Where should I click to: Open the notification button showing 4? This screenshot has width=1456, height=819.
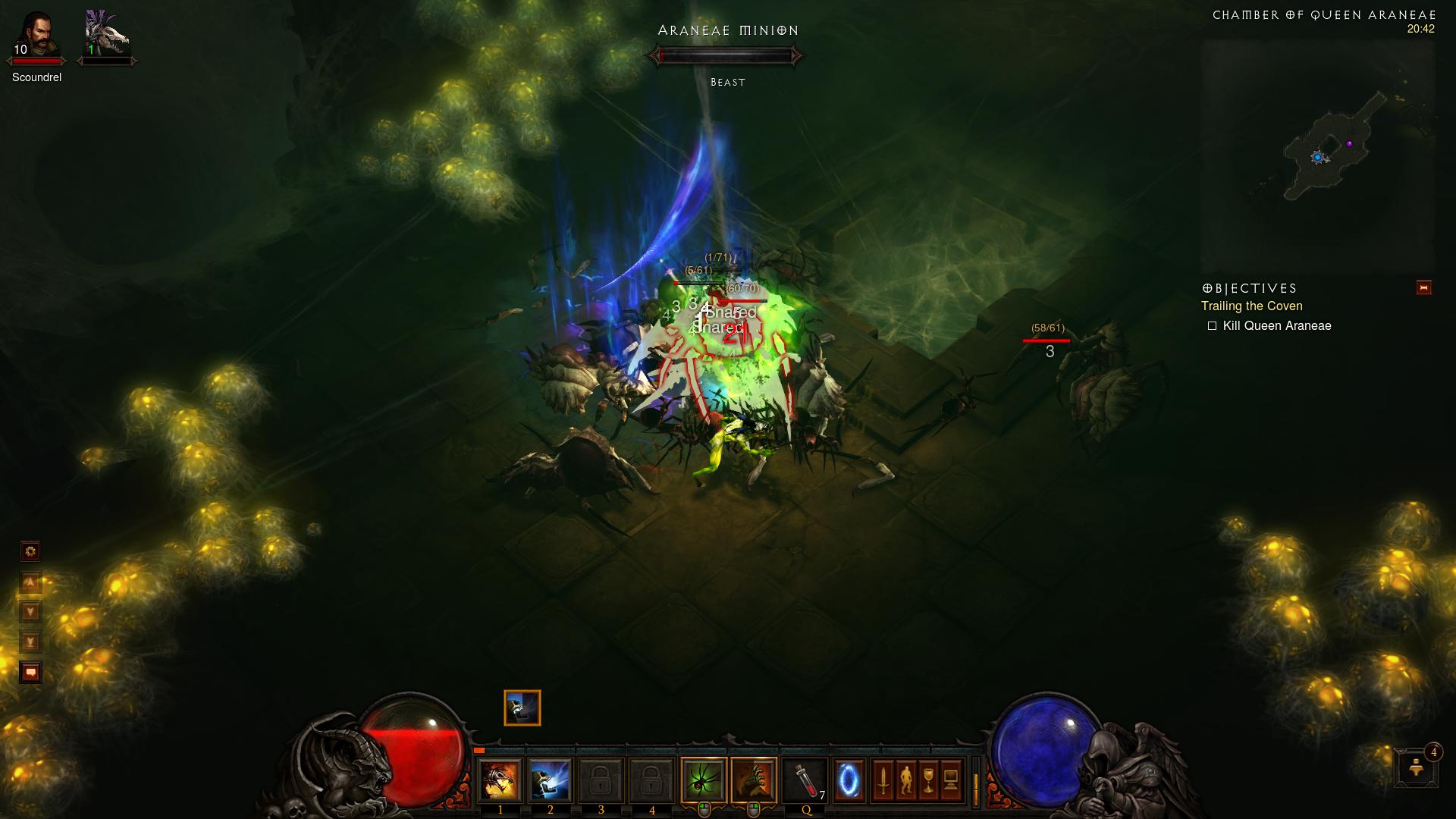point(1416,767)
